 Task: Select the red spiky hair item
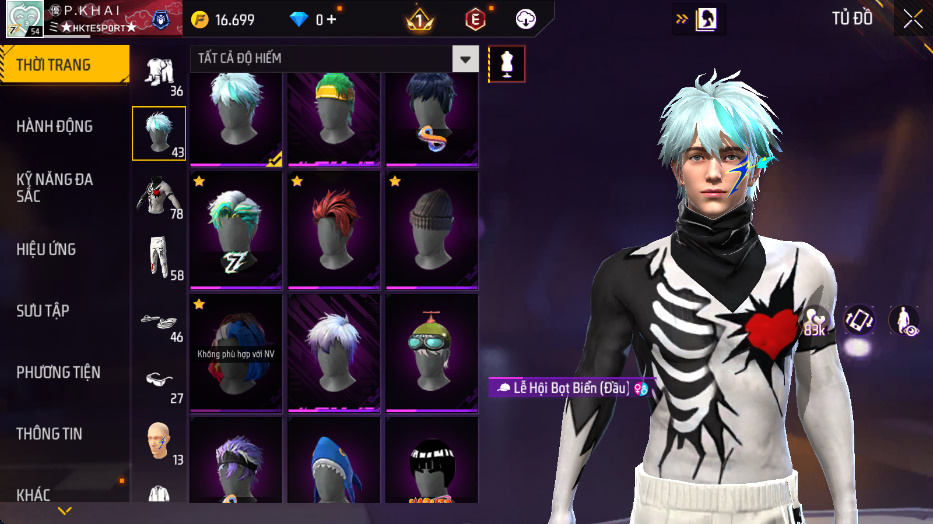click(x=335, y=228)
